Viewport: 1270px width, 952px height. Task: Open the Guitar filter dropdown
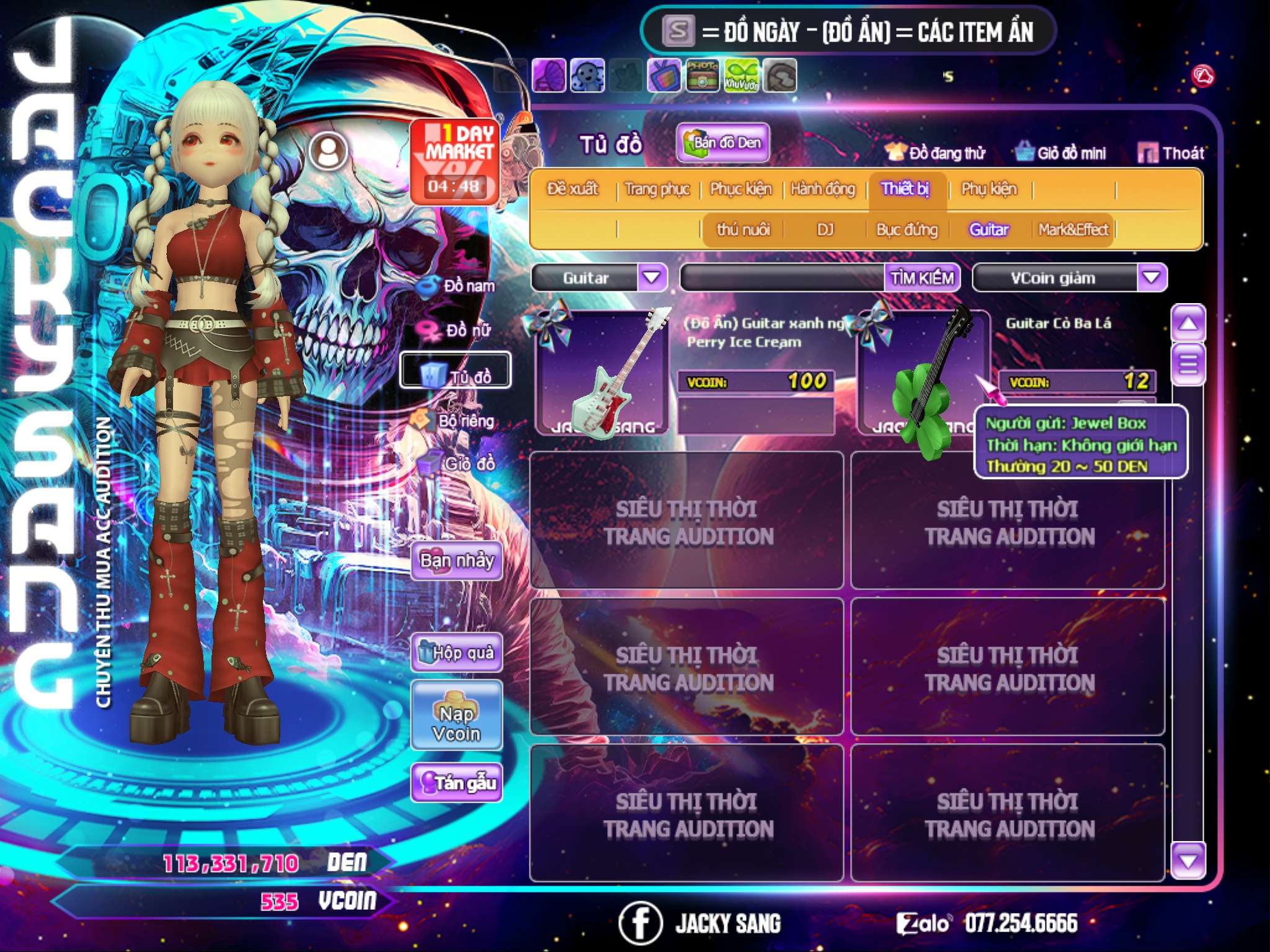pyautogui.click(x=652, y=277)
